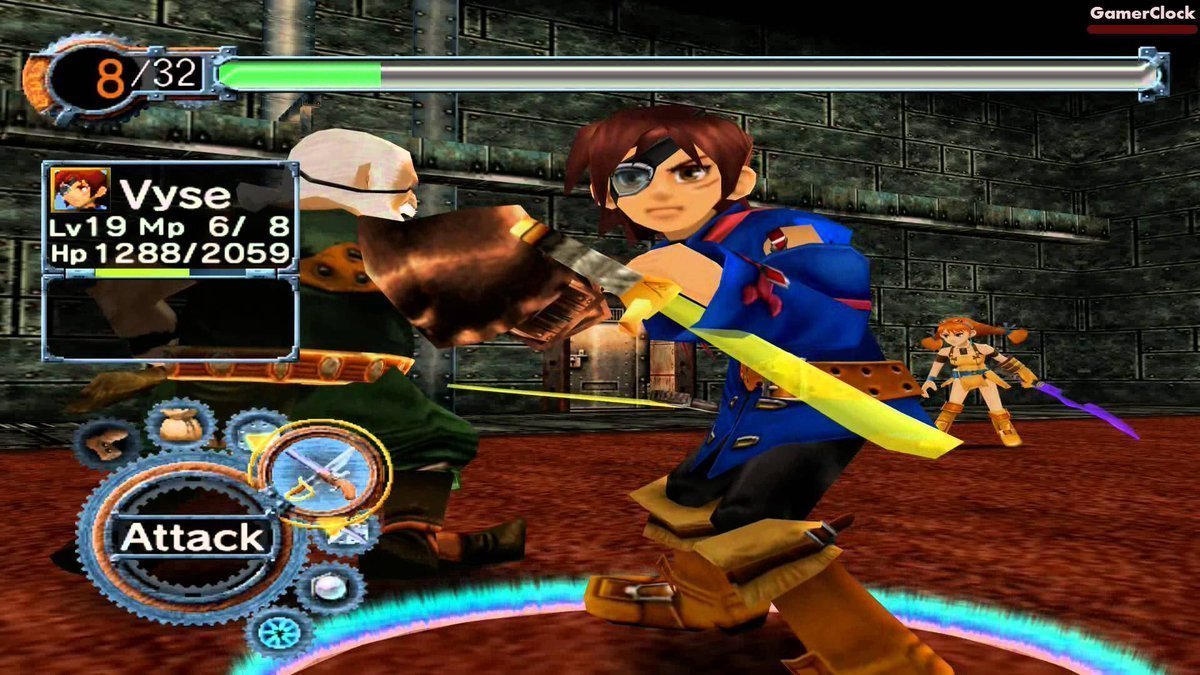Open the item bag command
Image resolution: width=1200 pixels, height=675 pixels.
[x=180, y=425]
